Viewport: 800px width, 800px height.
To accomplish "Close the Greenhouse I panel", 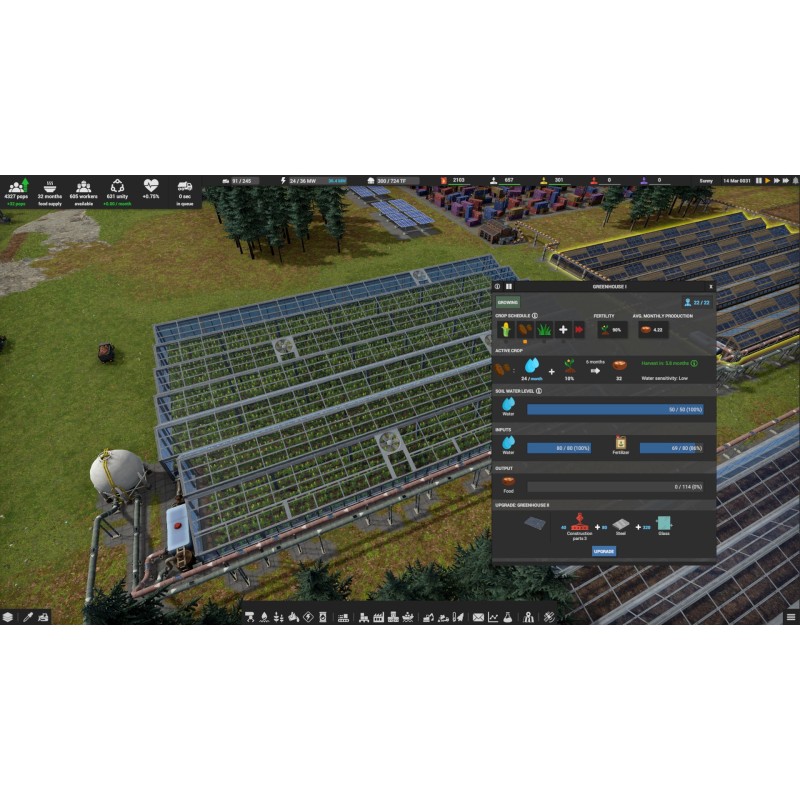I will (710, 286).
